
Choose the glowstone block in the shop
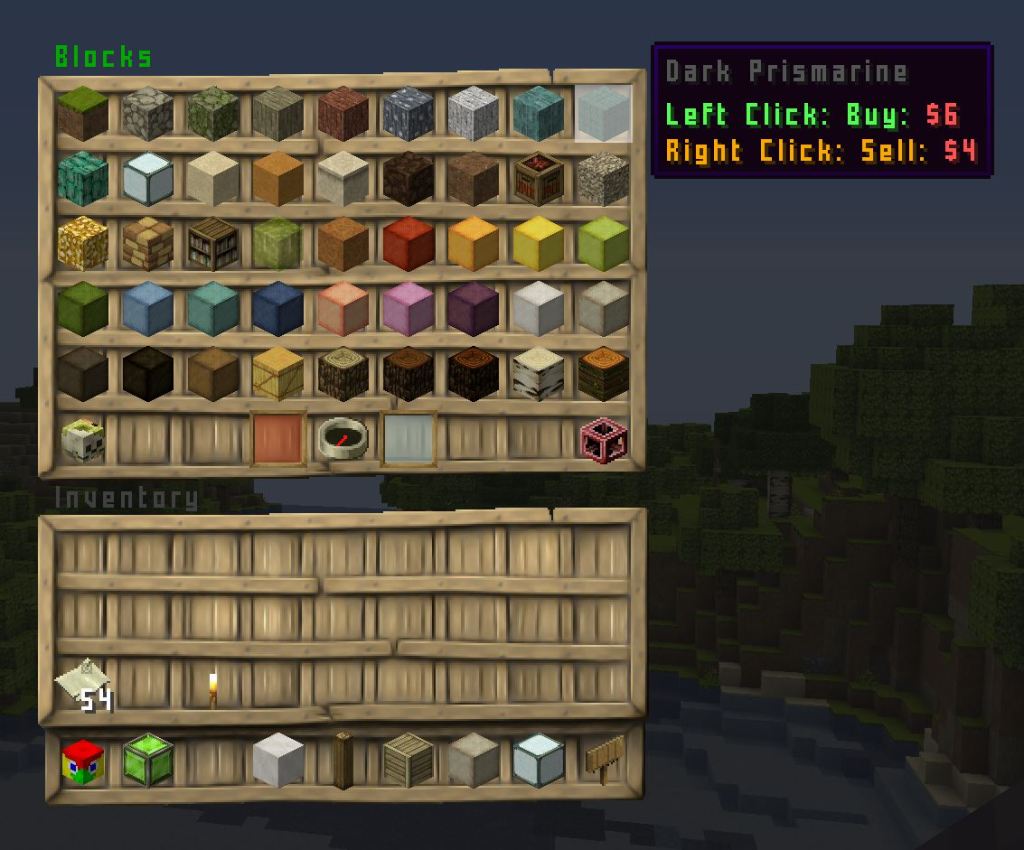83,243
